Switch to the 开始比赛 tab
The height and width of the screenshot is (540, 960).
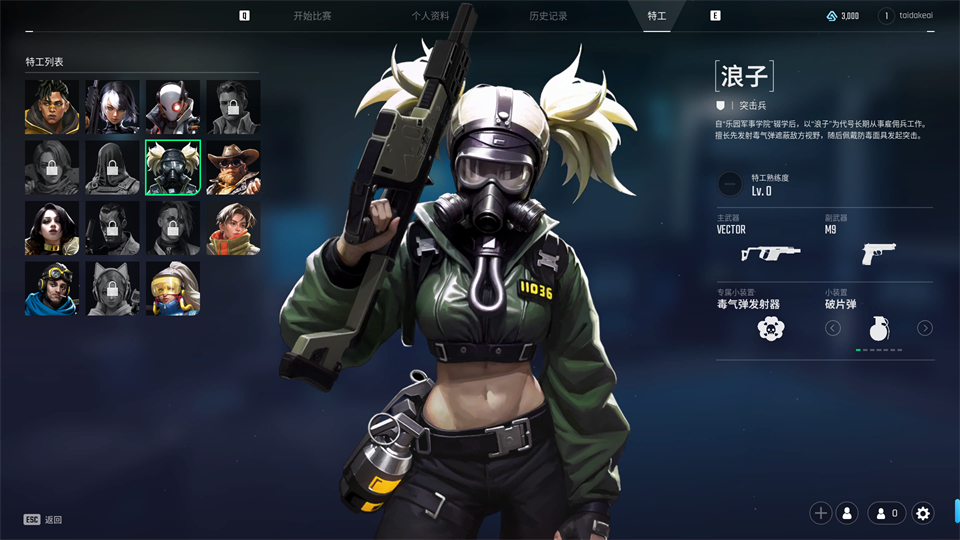tap(312, 16)
